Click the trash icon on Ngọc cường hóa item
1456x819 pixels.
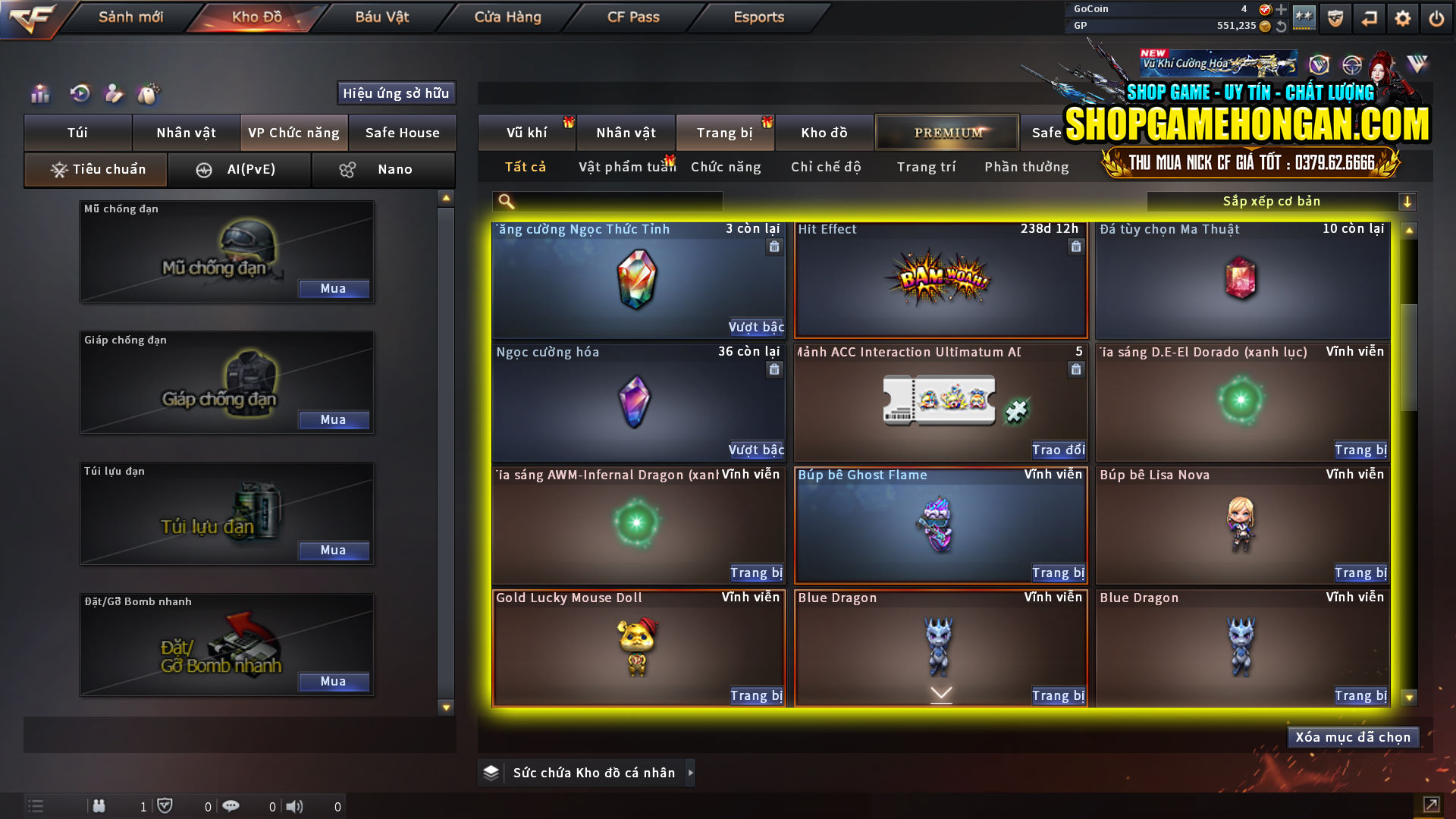tap(774, 369)
